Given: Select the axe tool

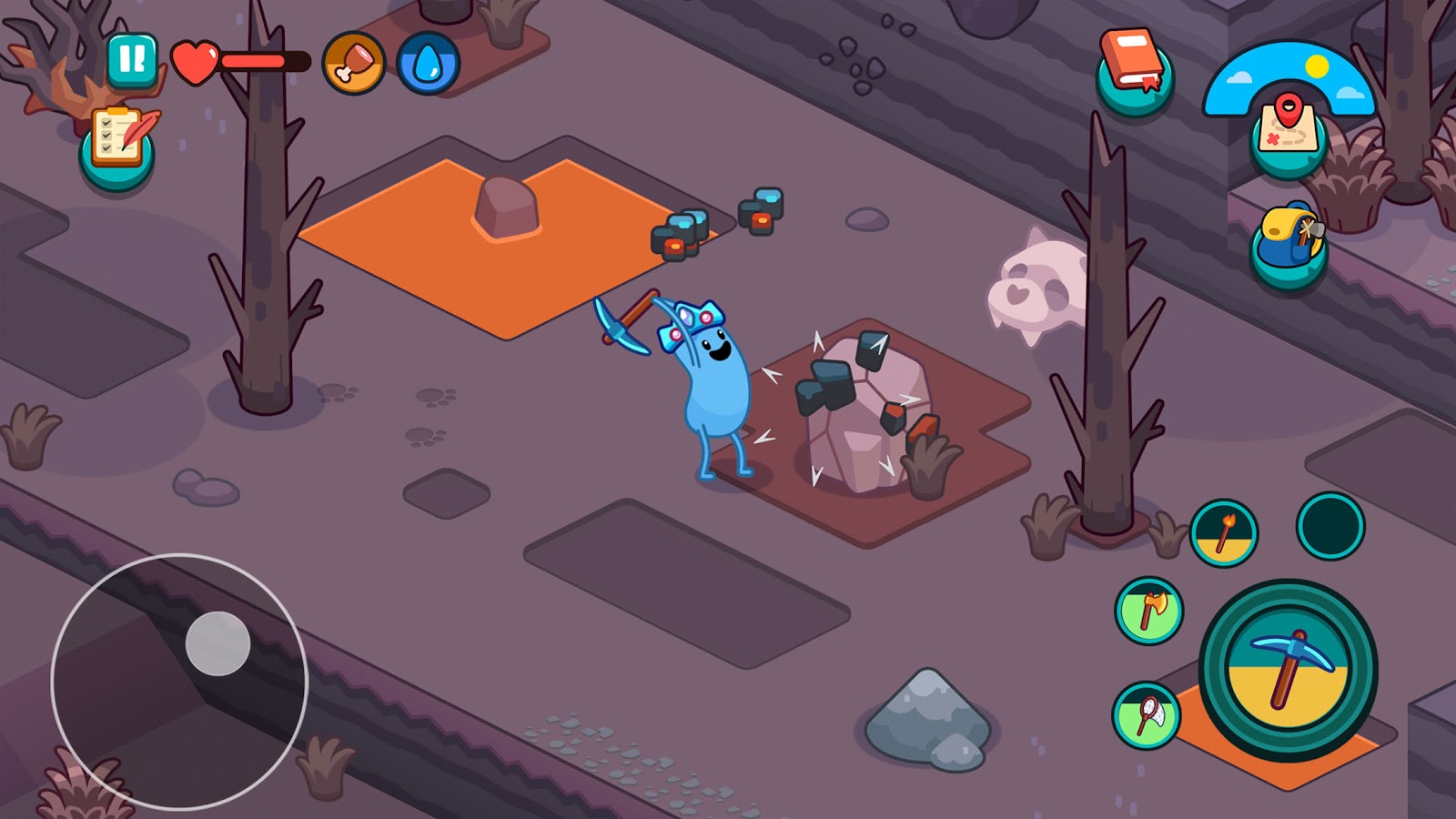Looking at the screenshot, I should click(1148, 611).
